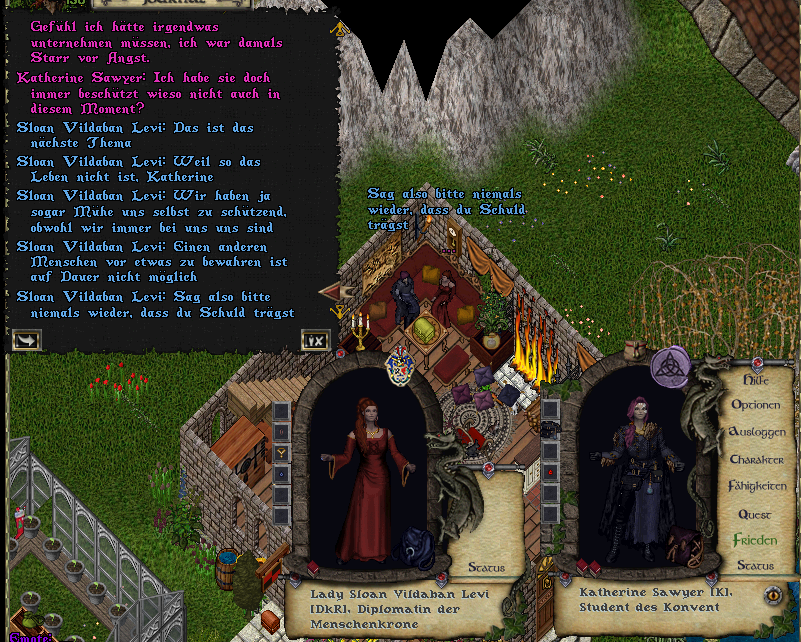The image size is (801, 642).
Task: Click the purple triquetra seal on Katherine's paperdoll
Action: pos(670,367)
